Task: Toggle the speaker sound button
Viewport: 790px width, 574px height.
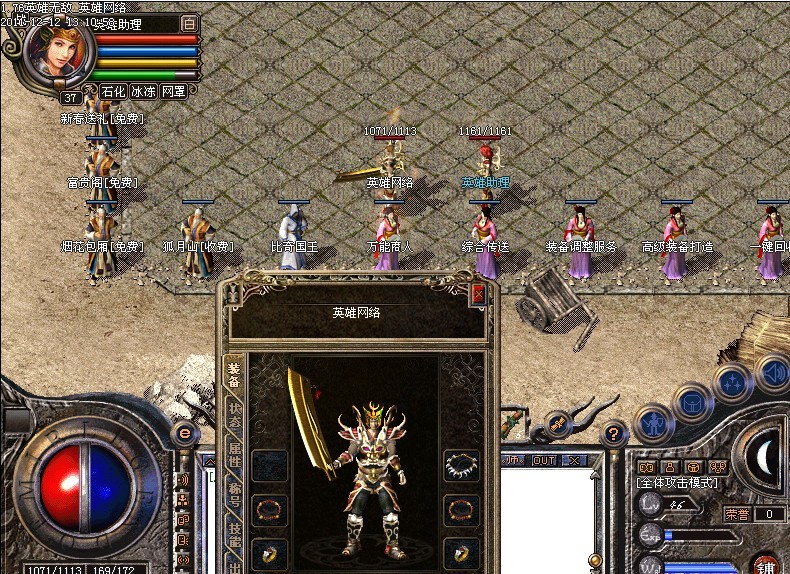Action: [x=772, y=373]
